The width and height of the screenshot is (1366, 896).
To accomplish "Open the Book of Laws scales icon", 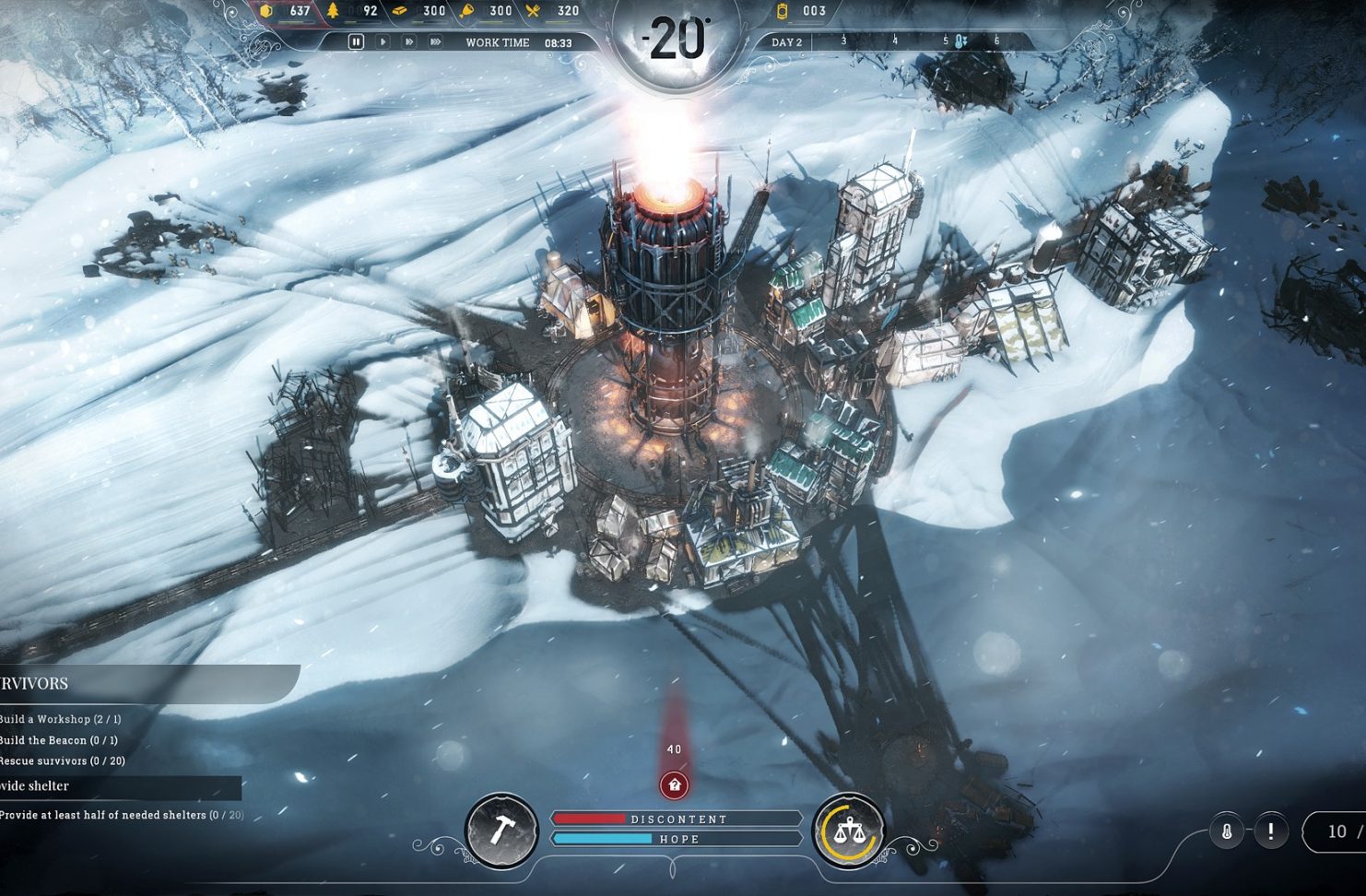I will coord(847,831).
